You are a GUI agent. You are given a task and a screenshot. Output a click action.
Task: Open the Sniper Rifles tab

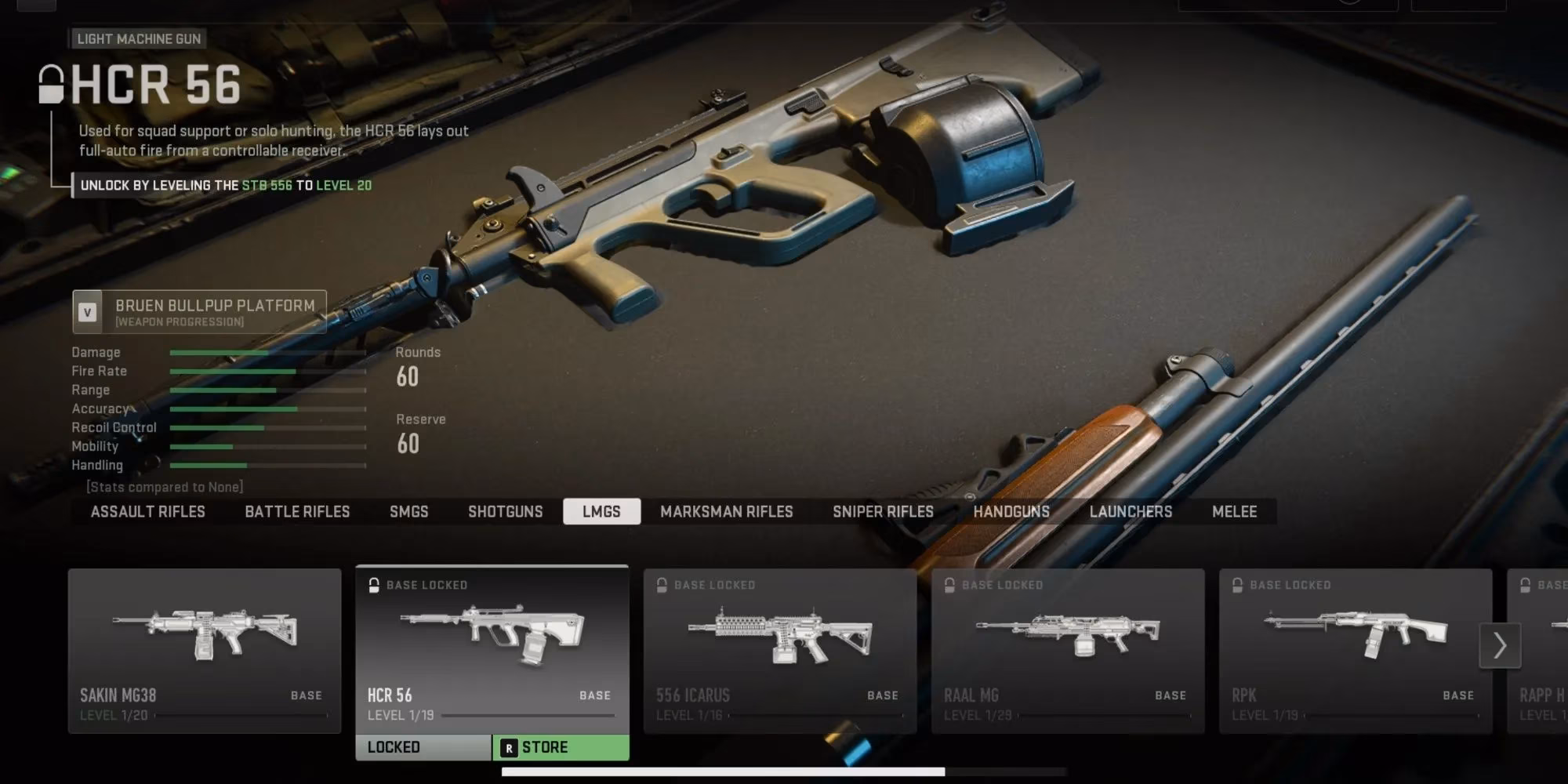pos(883,512)
